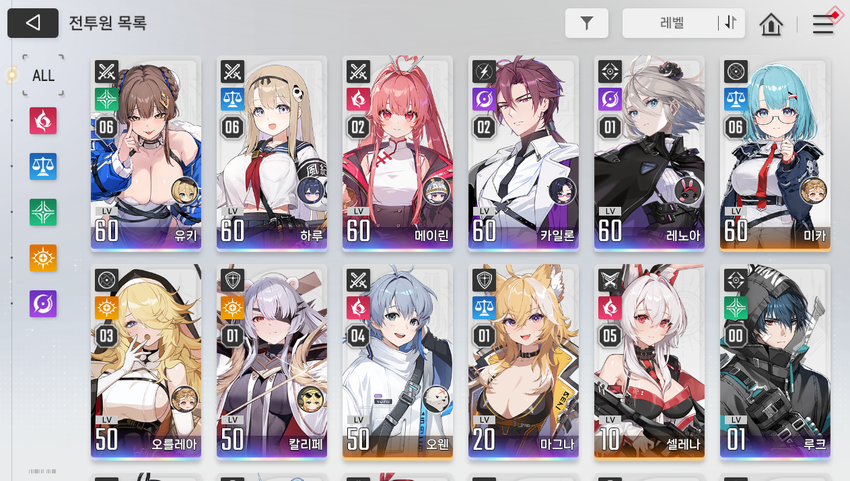Choose the 오웬 character card
The height and width of the screenshot is (481, 850).
[x=397, y=361]
